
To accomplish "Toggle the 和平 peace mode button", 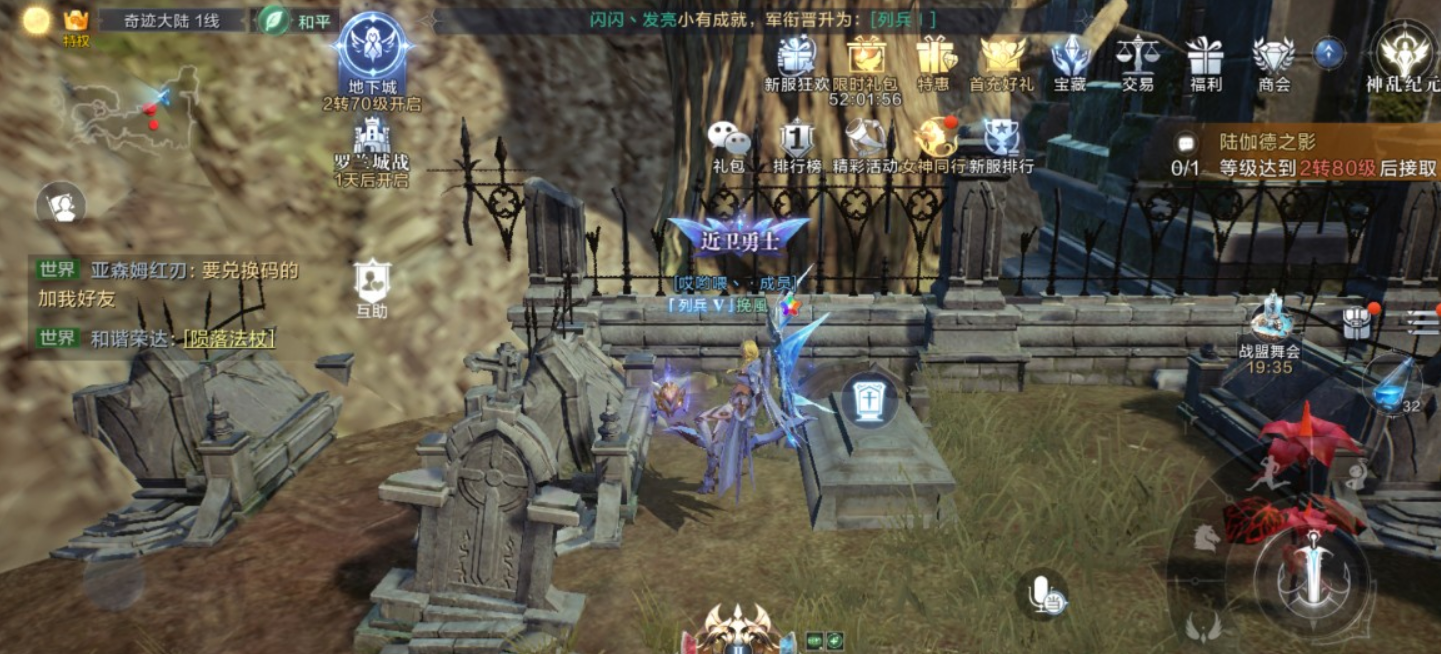I will (x=297, y=21).
